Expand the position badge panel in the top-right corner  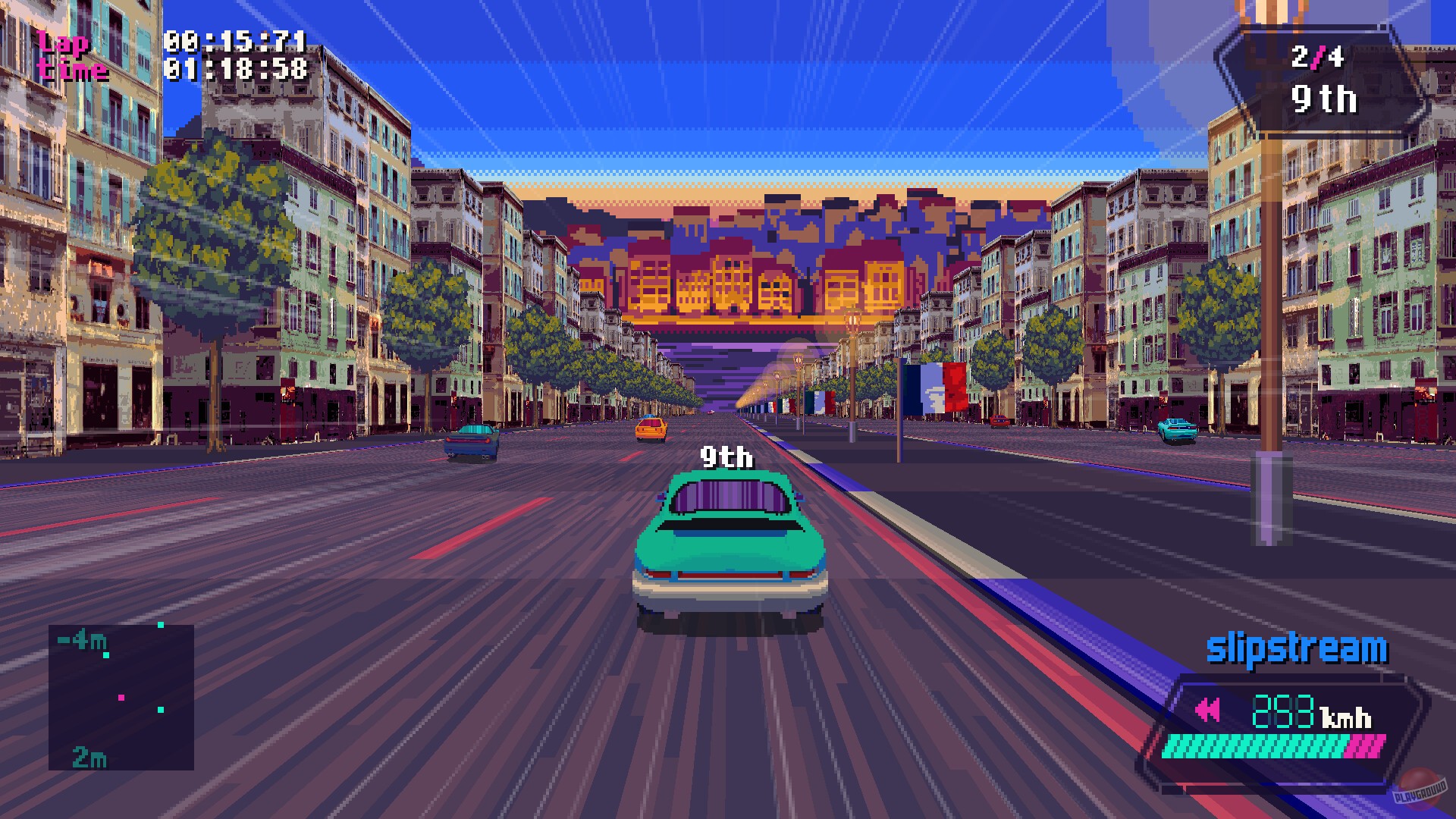coord(1324,80)
